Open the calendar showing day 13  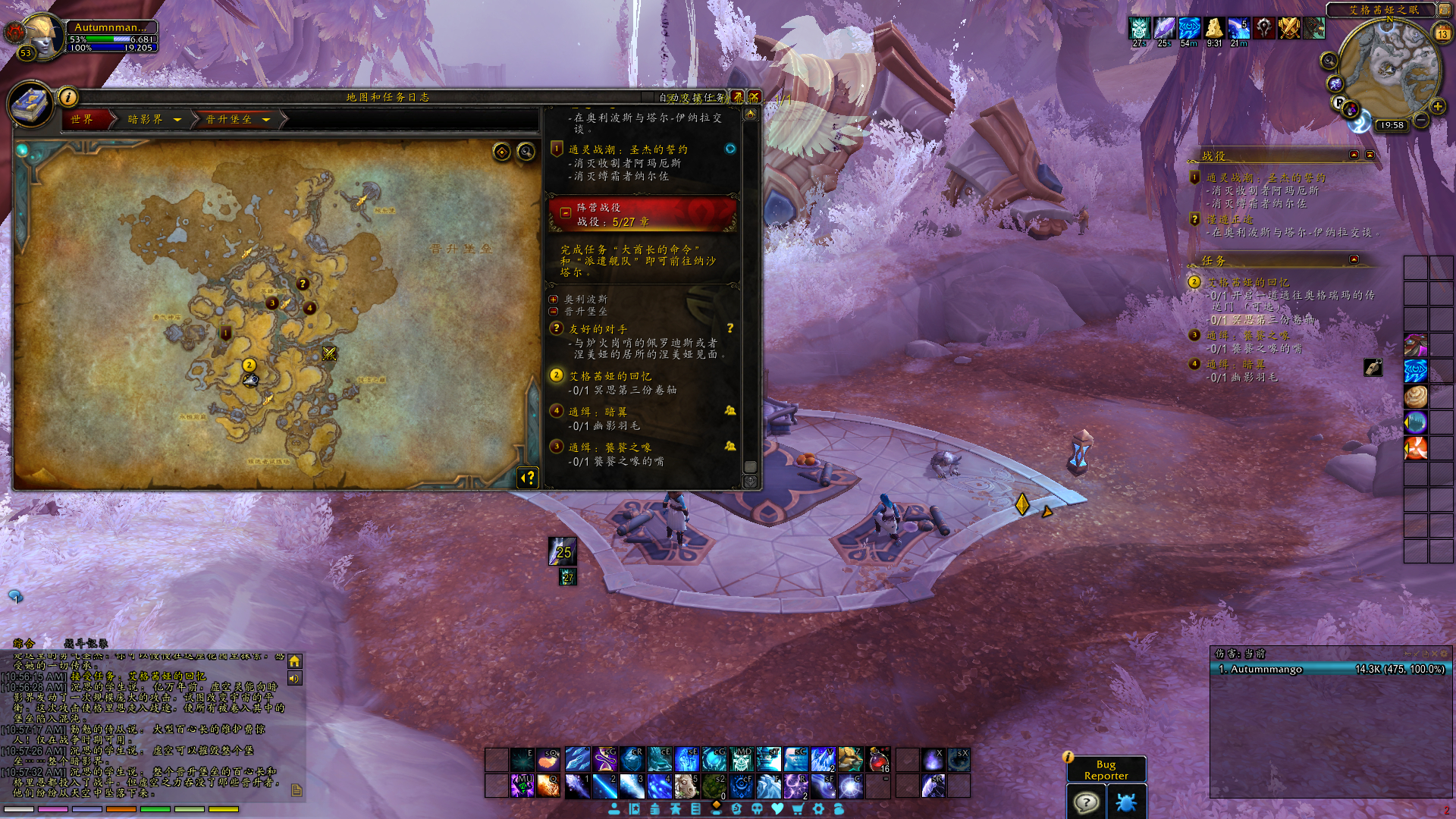[x=1442, y=33]
